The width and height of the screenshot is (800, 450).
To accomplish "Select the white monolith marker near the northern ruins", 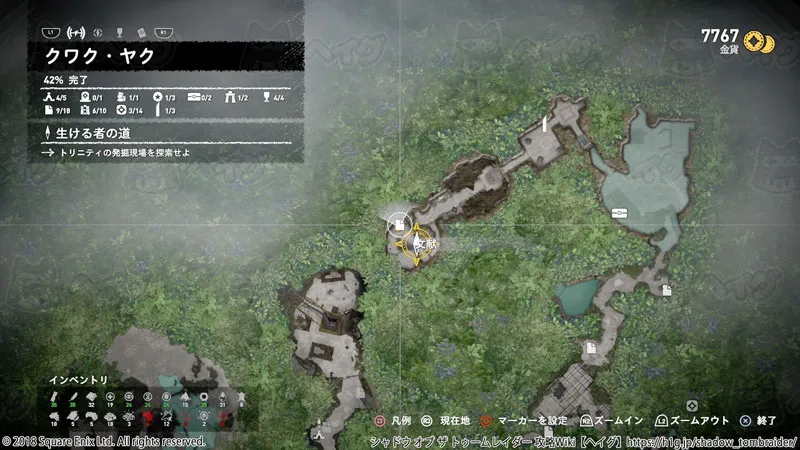I will click(544, 125).
